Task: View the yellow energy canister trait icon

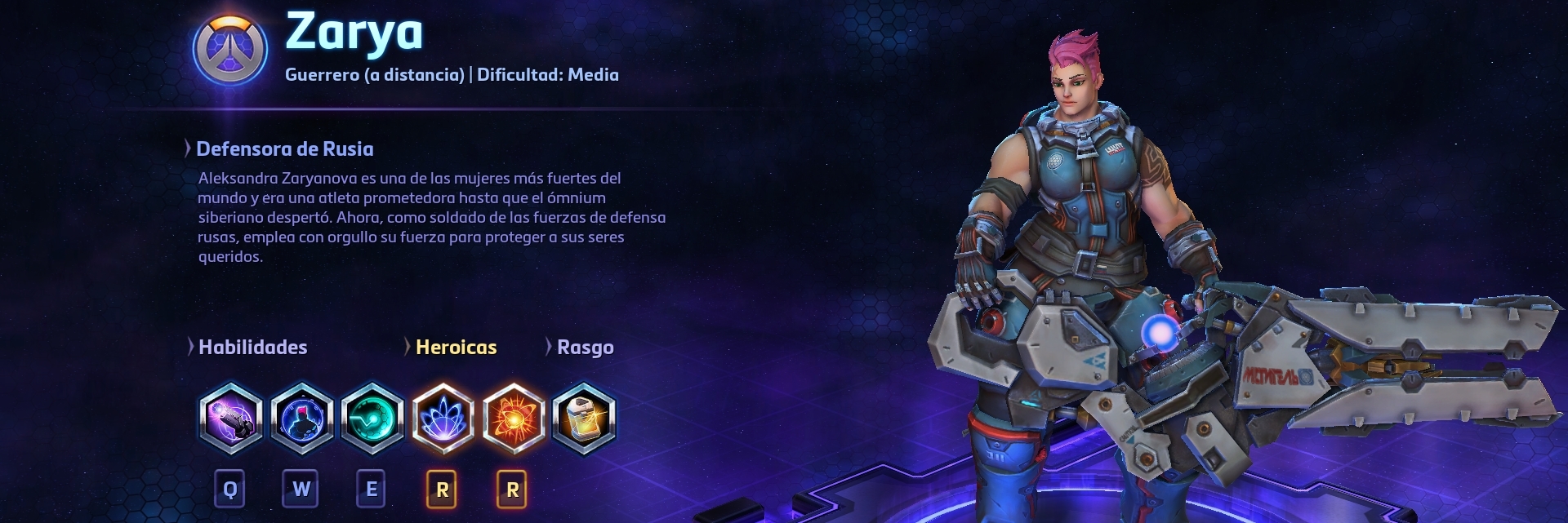Action: pos(584,419)
